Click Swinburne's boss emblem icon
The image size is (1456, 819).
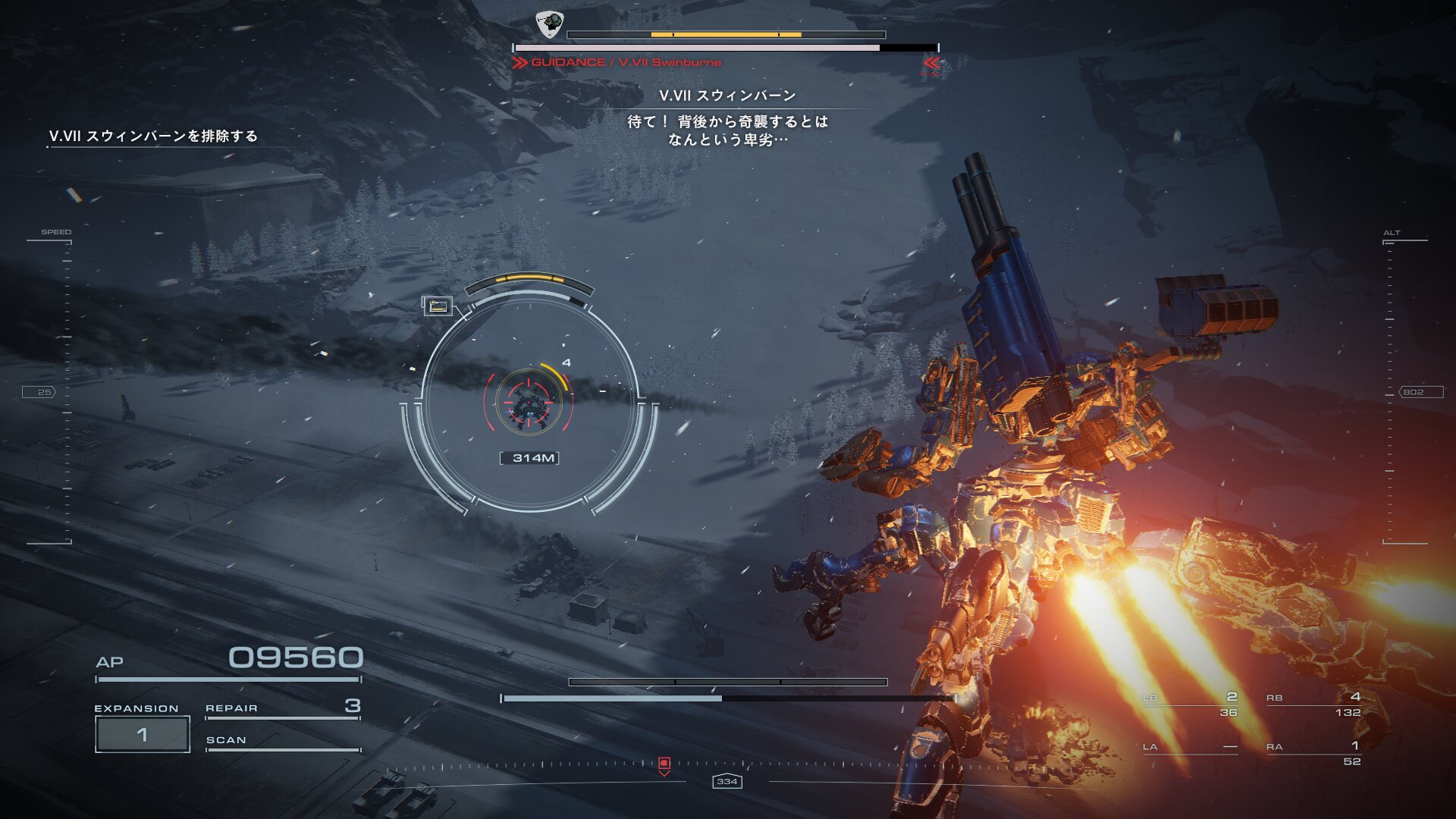pyautogui.click(x=549, y=24)
